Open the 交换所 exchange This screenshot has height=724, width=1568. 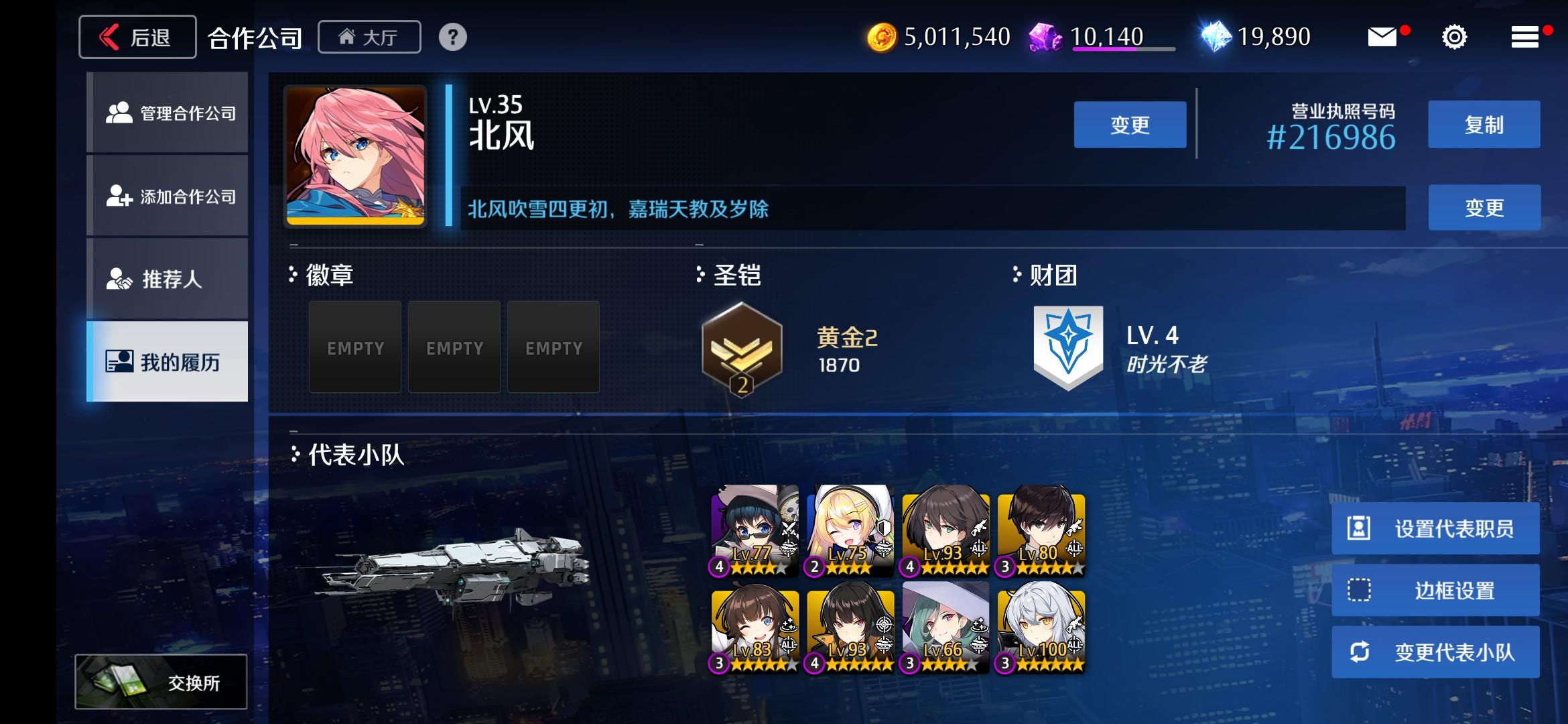pos(161,680)
